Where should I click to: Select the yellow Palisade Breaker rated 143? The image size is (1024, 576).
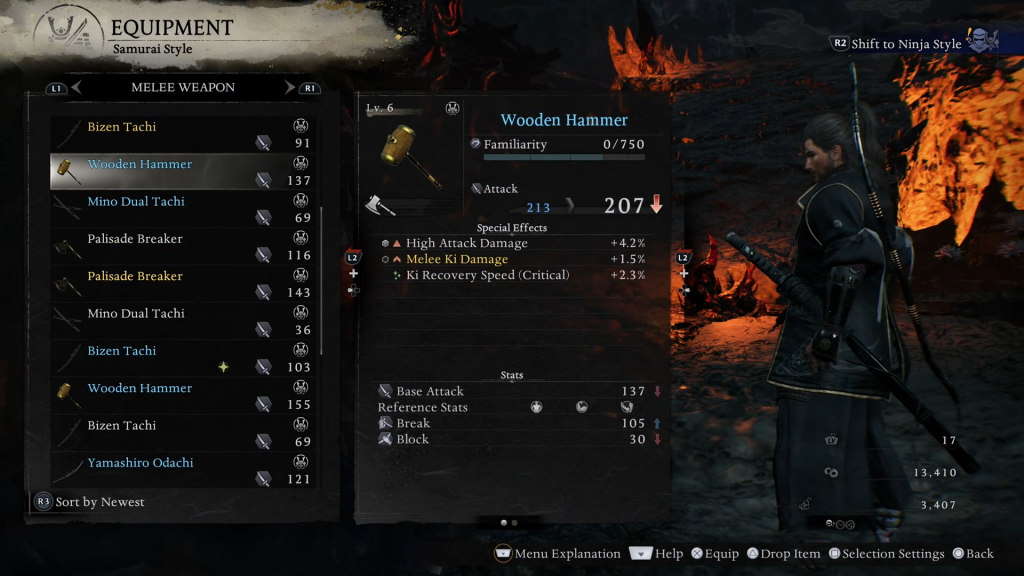(183, 283)
